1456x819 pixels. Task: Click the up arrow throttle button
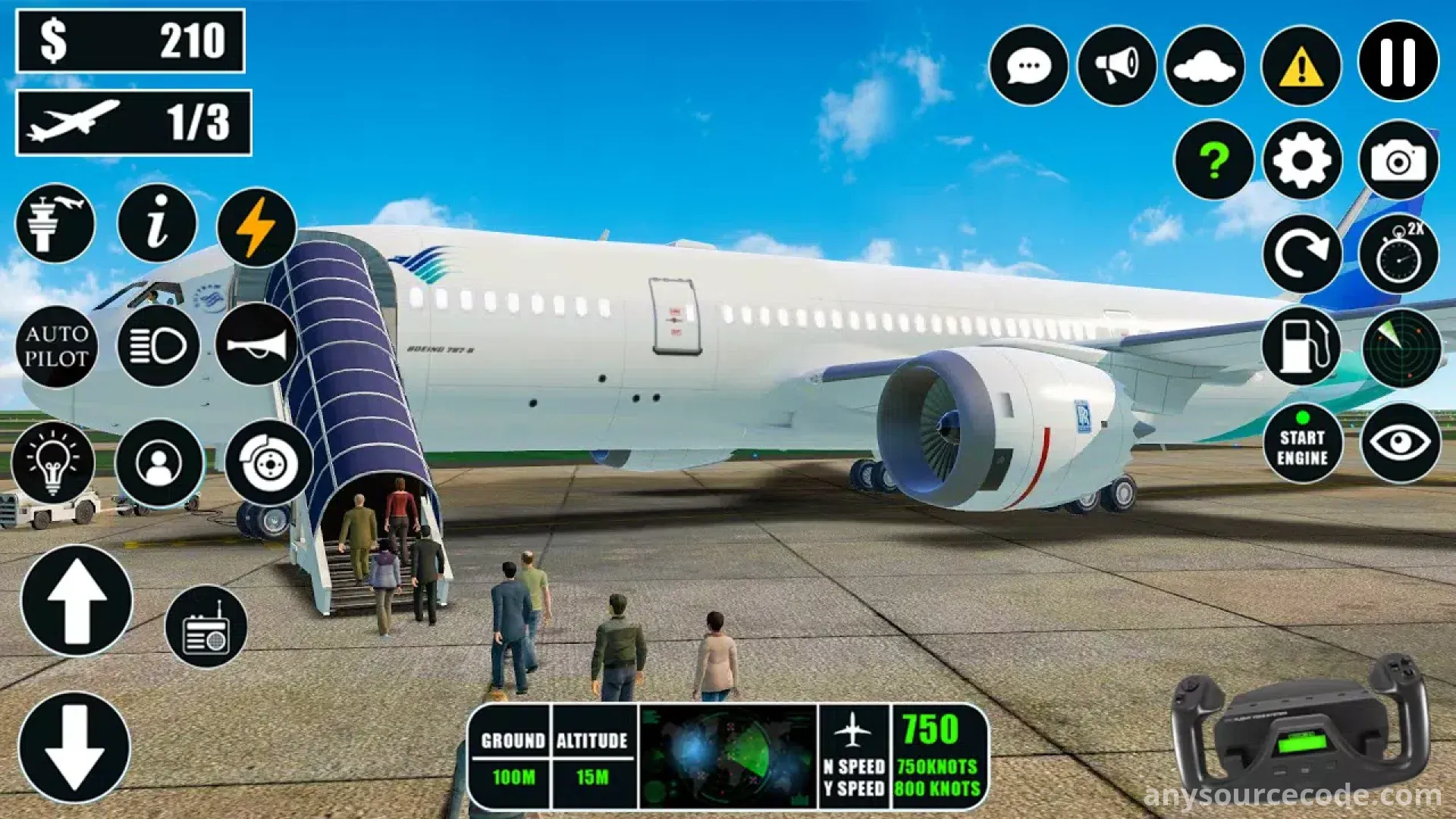pos(77,601)
